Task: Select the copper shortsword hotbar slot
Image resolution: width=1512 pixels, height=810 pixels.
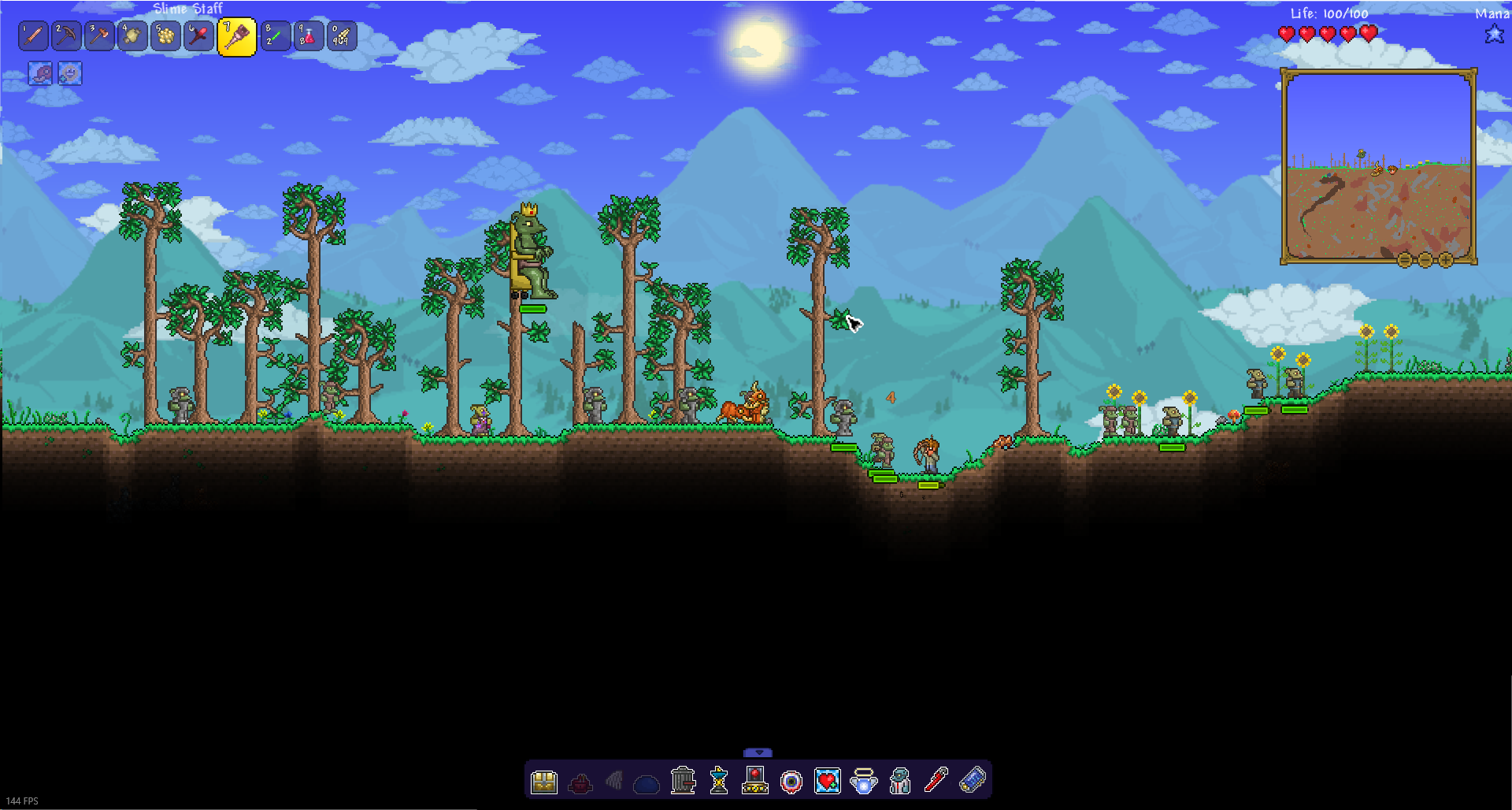Action: (x=34, y=36)
